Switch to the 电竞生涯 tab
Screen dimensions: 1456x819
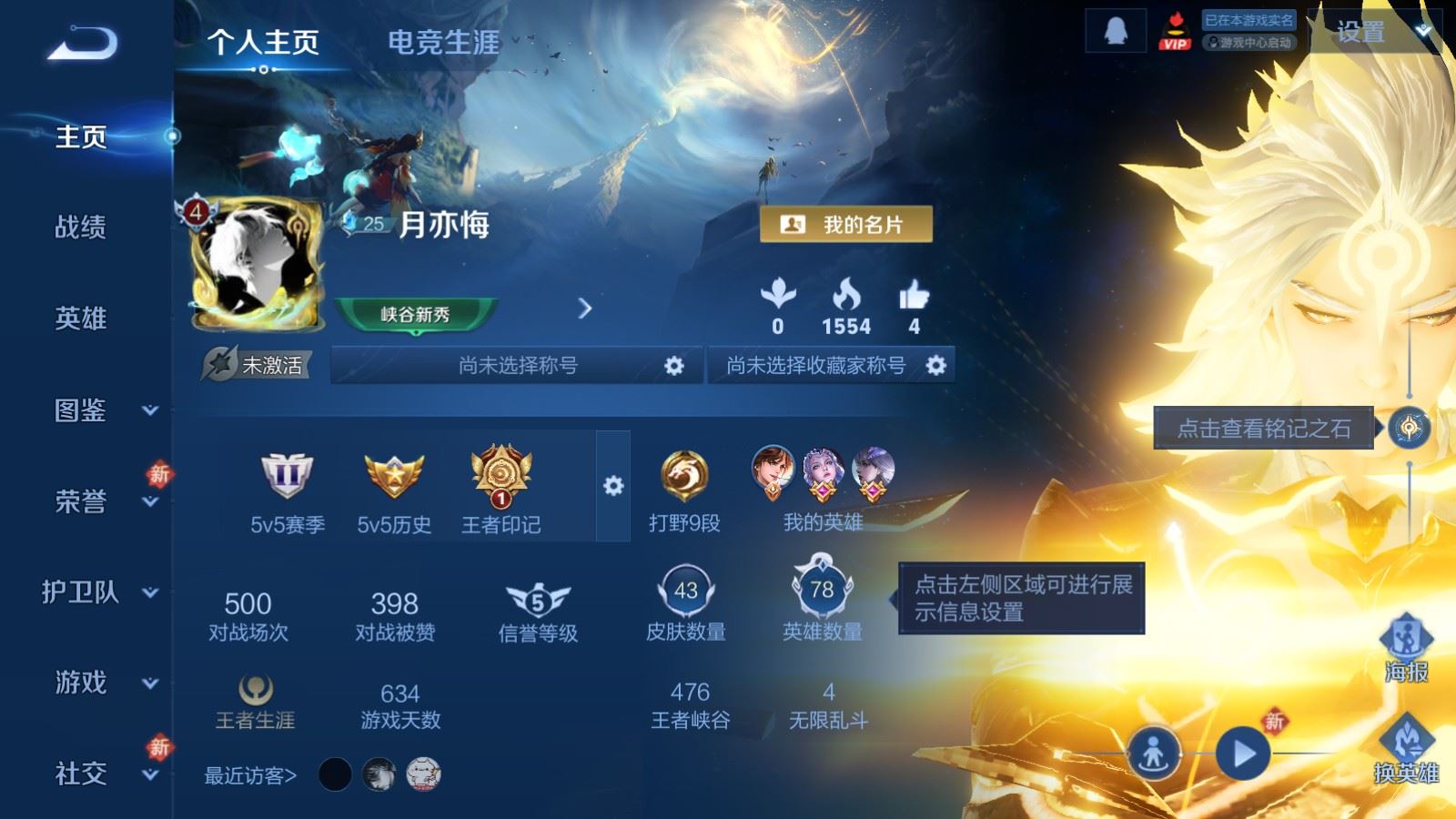click(443, 42)
